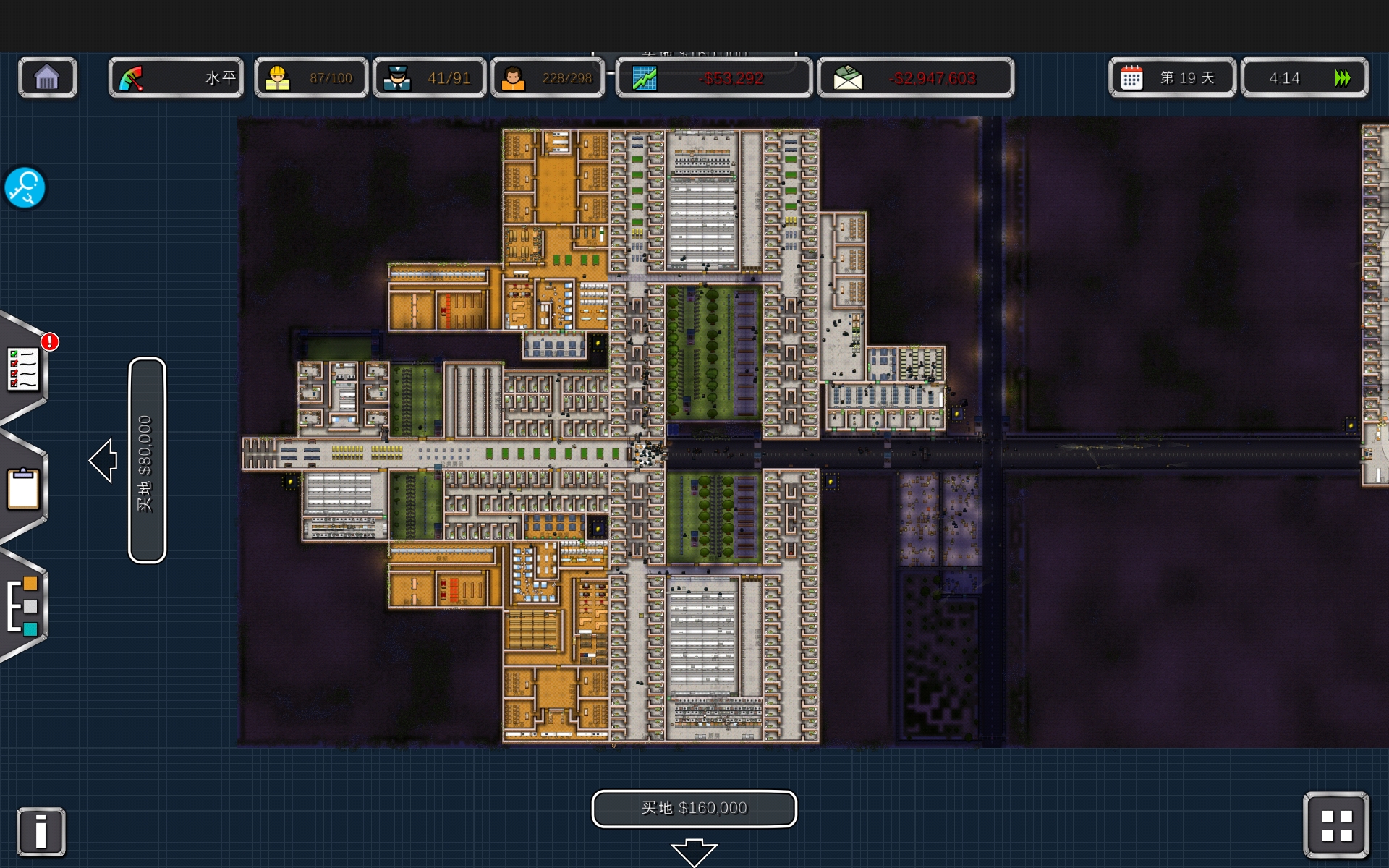Open the information panel
This screenshot has height=868, width=1389.
(x=41, y=831)
